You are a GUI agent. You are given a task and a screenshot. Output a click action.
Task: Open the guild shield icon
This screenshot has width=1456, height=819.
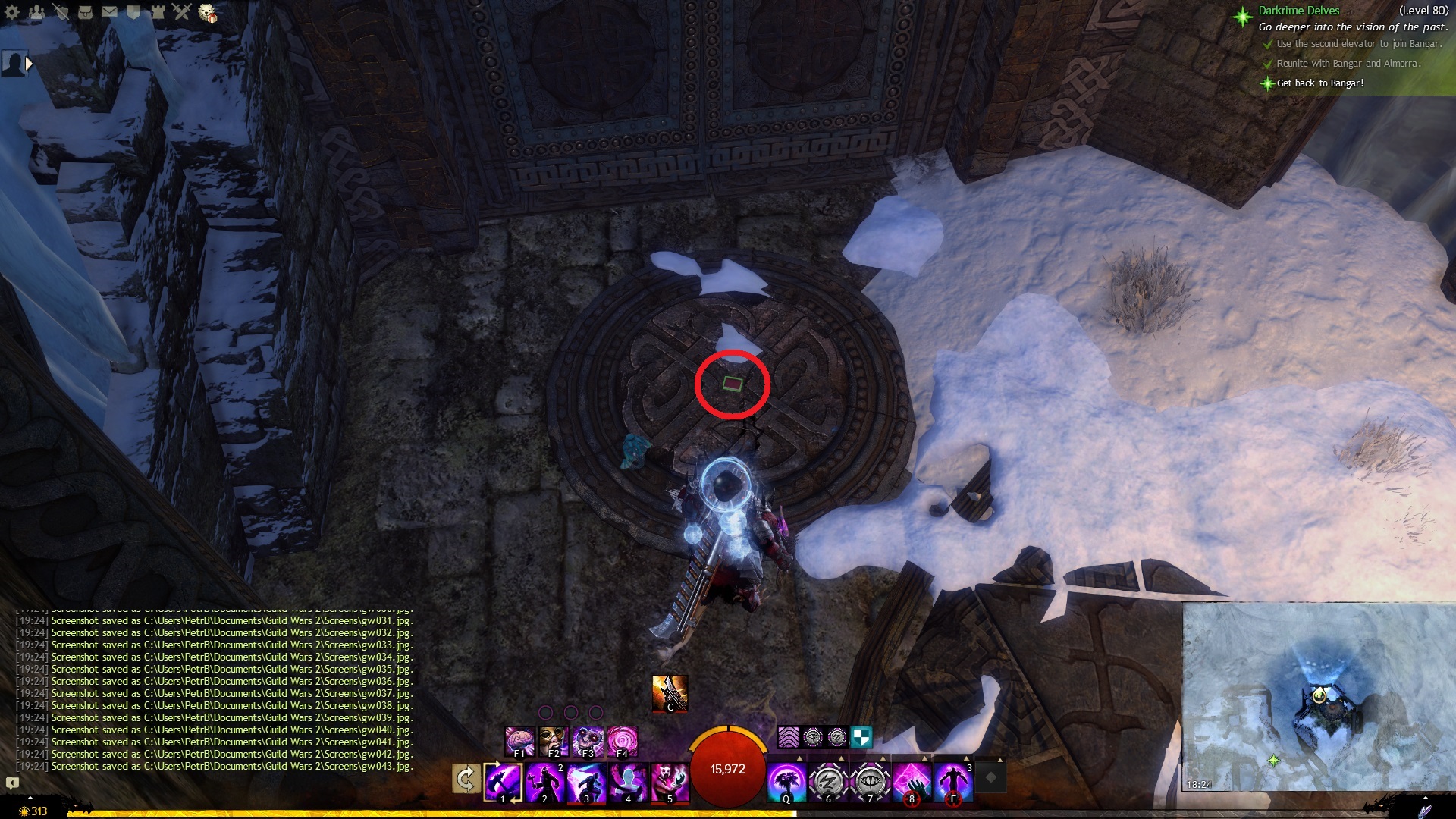(133, 12)
